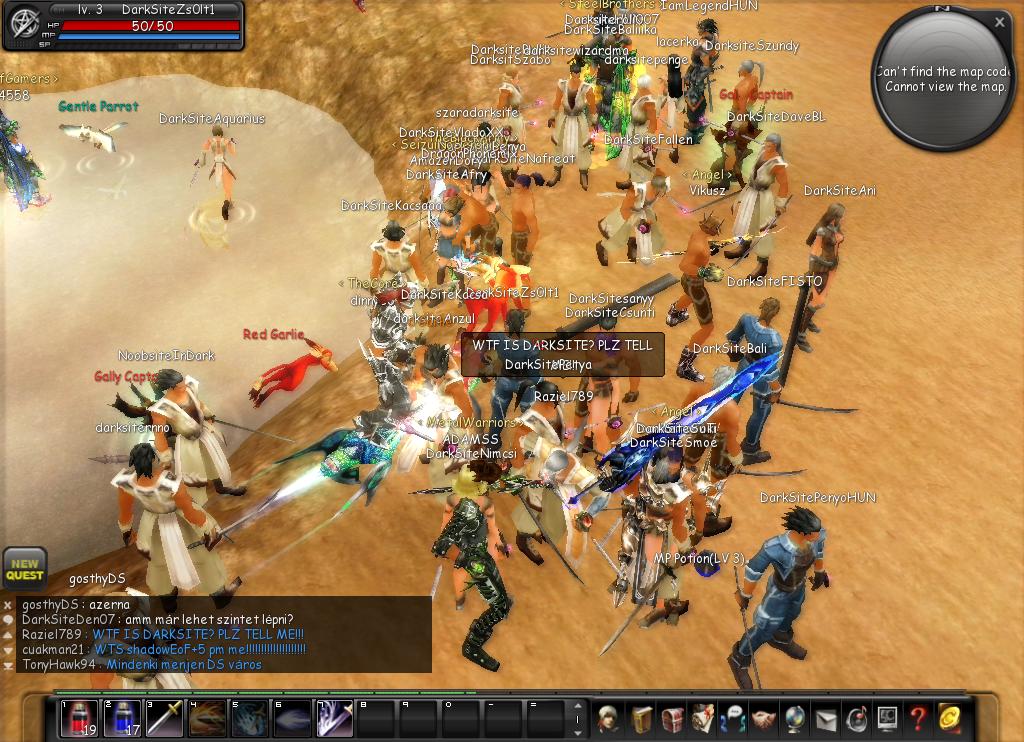Open the speech bubble chat icon
The height and width of the screenshot is (742, 1024).
coord(734,718)
